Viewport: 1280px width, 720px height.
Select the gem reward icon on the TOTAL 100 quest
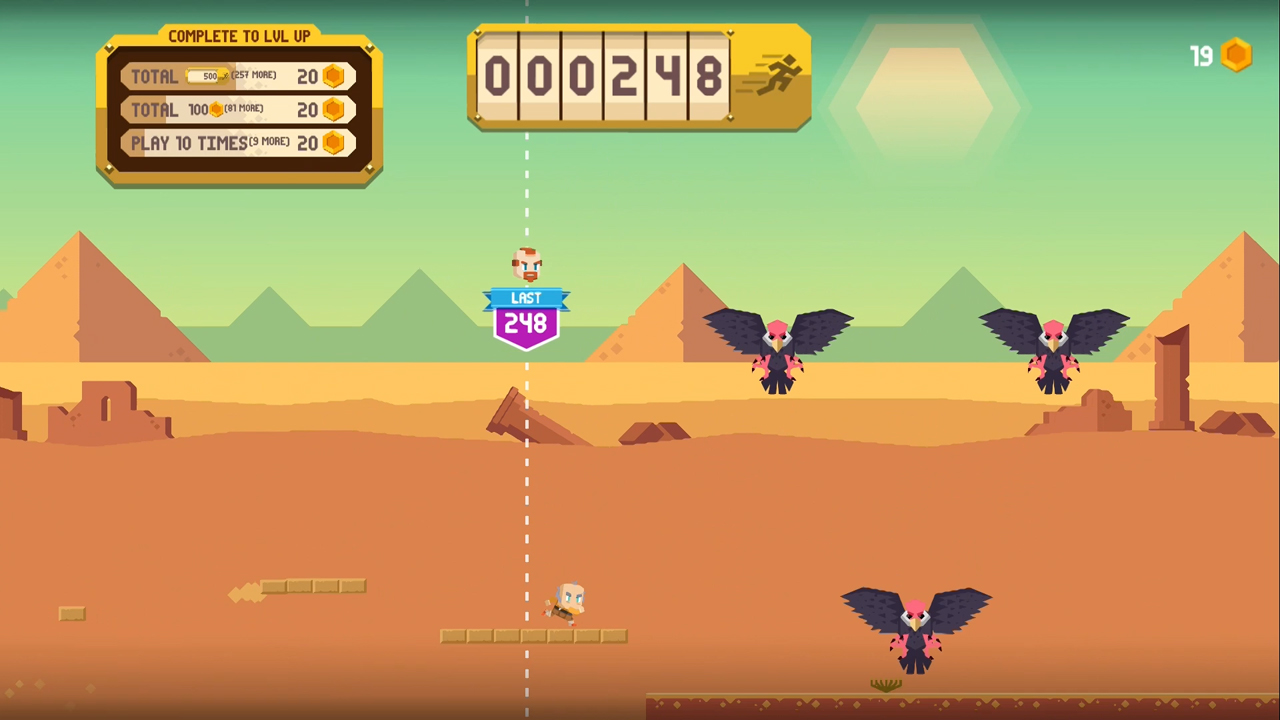pos(334,109)
